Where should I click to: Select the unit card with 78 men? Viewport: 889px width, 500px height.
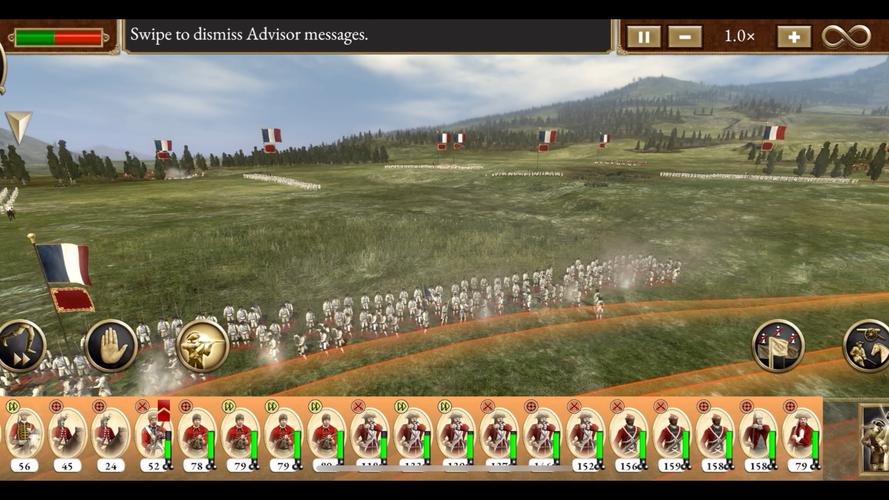[196, 436]
